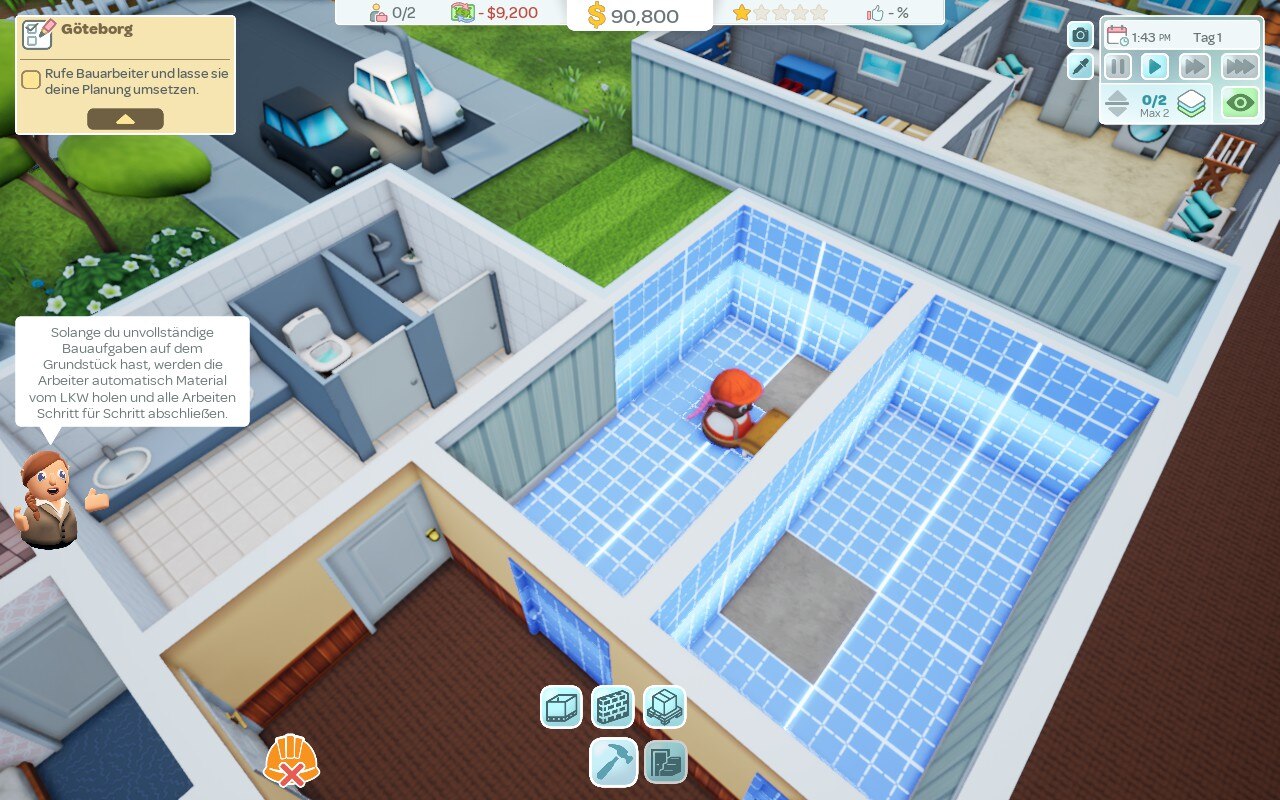
Task: Select the hammer build mode
Action: tap(613, 762)
